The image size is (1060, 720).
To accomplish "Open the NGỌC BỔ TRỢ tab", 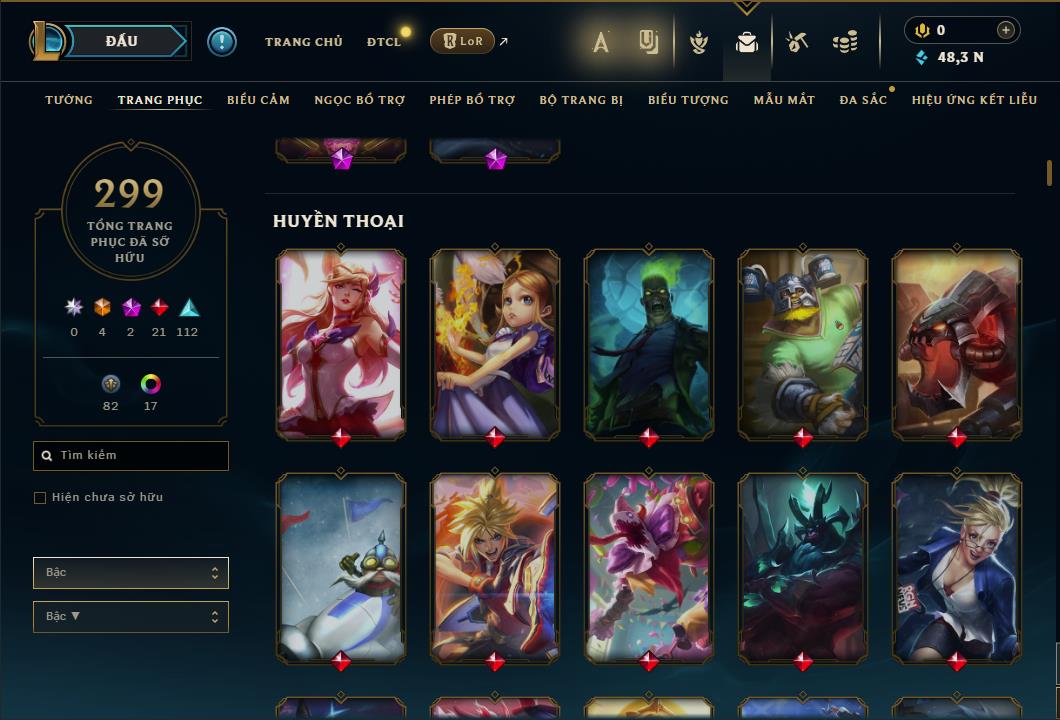I will pos(359,100).
